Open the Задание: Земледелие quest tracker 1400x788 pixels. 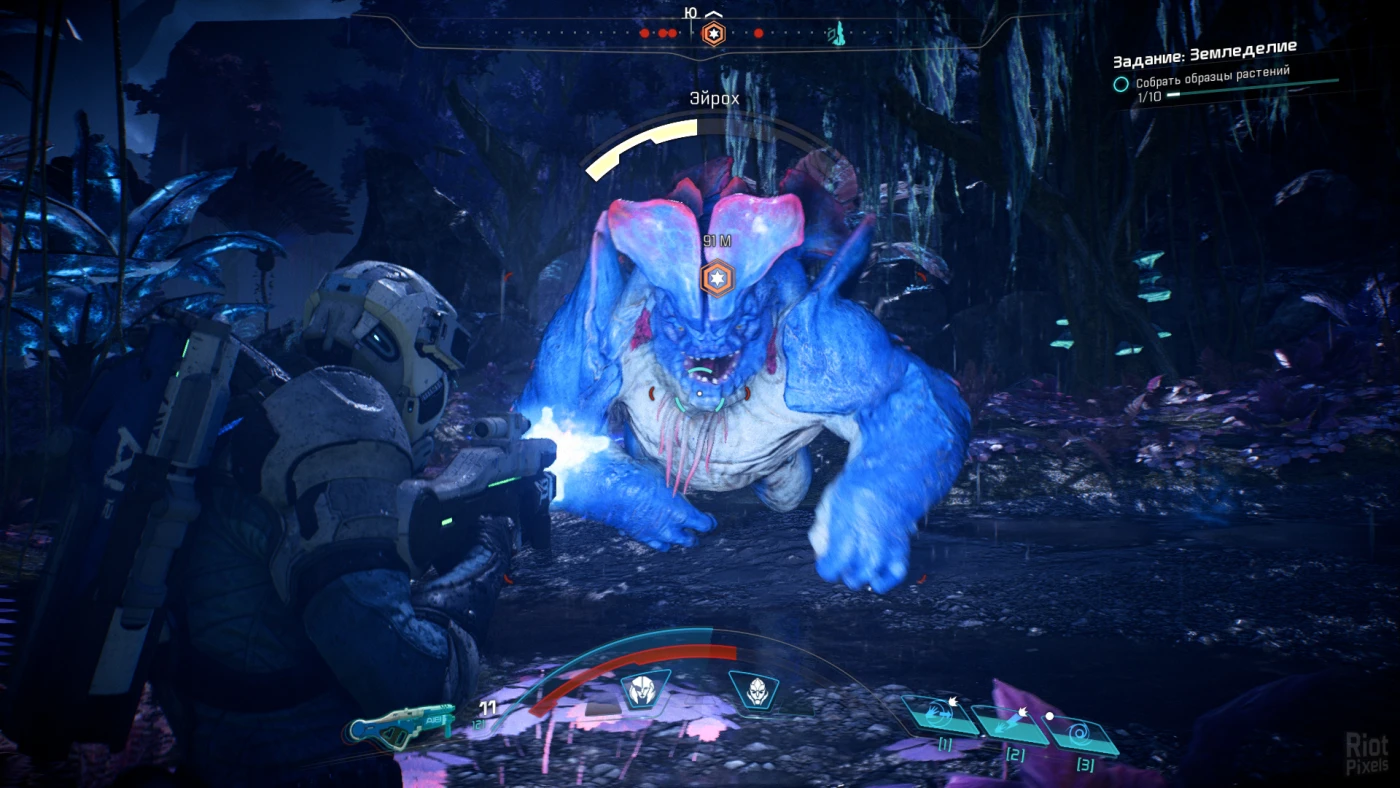tap(1204, 46)
